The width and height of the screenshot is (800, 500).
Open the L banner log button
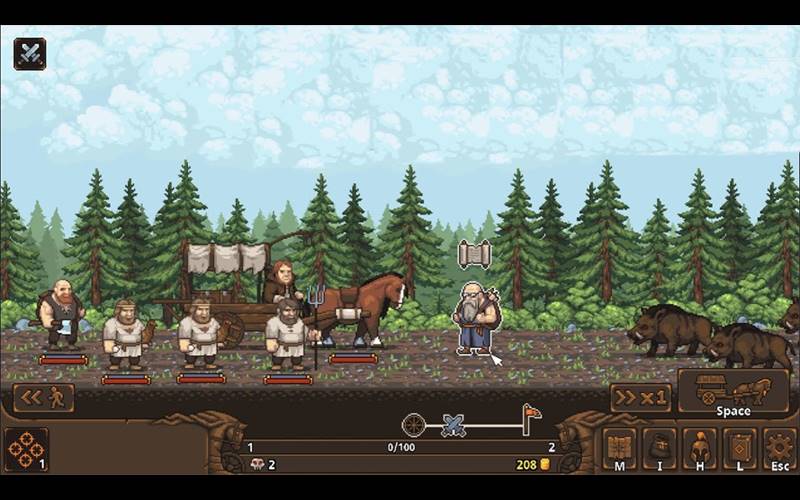point(740,449)
